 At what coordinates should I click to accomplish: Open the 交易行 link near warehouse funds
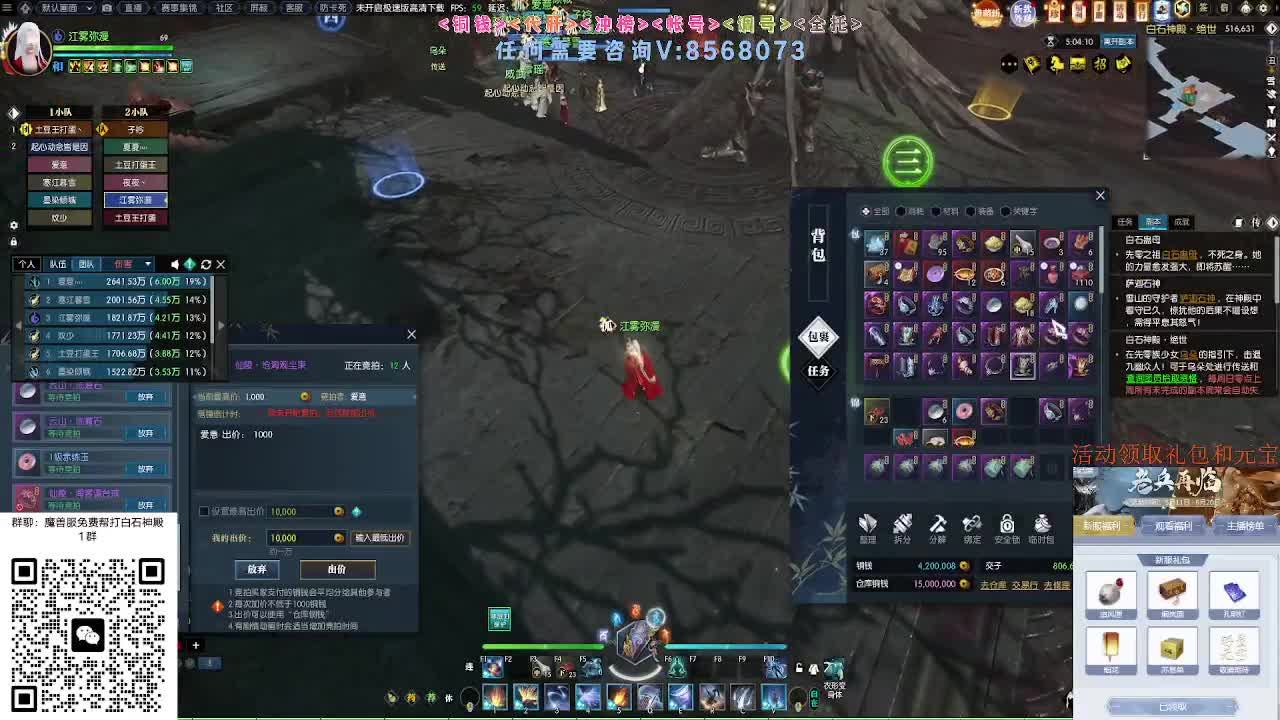click(1027, 584)
